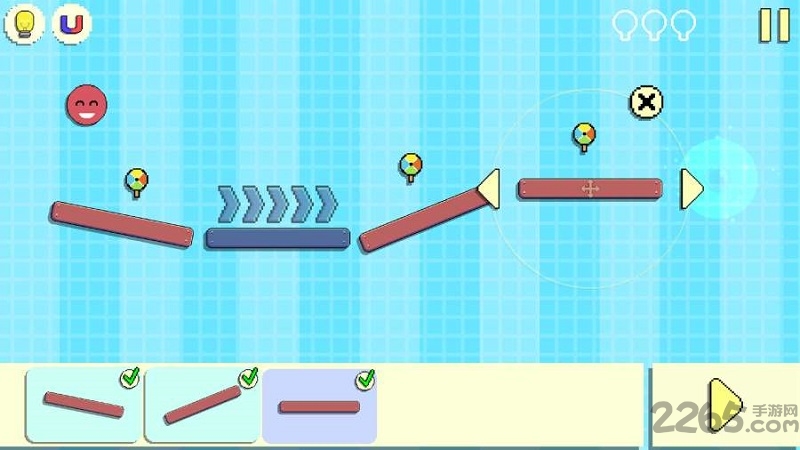Image resolution: width=800 pixels, height=450 pixels.
Task: Tap the lightbulb hint button
Action: coord(23,24)
